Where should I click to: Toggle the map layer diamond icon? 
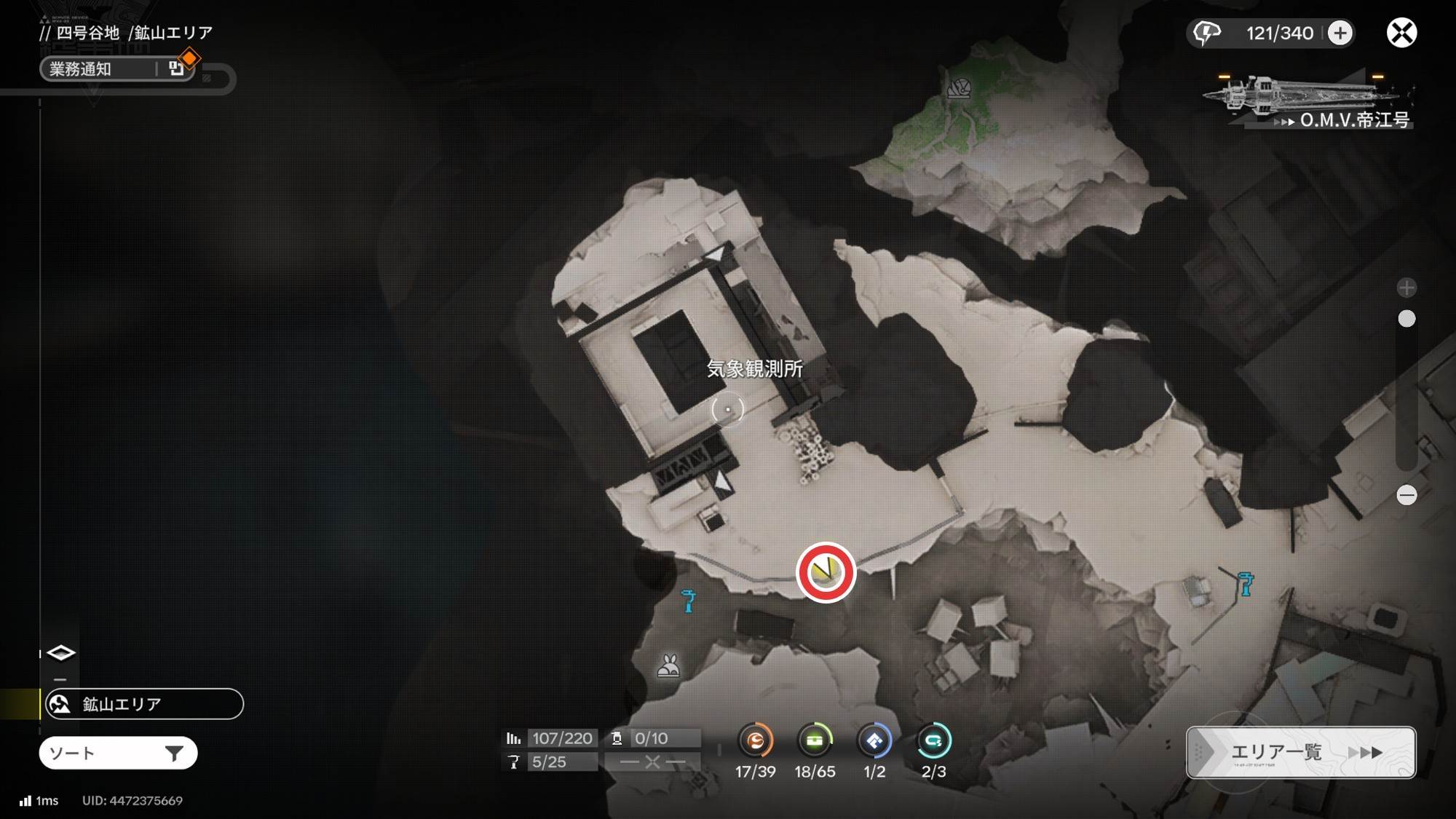click(60, 653)
